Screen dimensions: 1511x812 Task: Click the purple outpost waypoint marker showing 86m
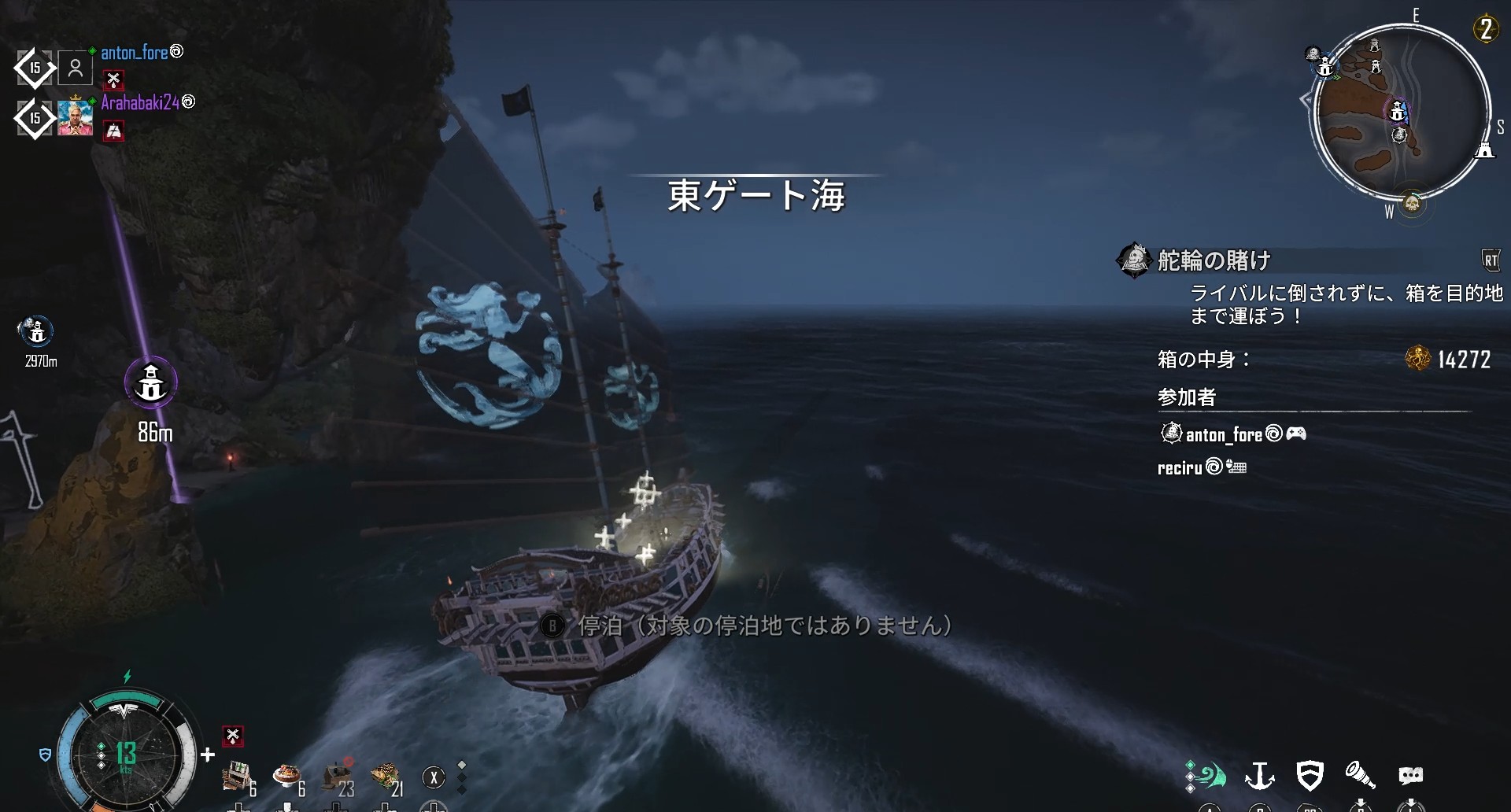coord(151,383)
